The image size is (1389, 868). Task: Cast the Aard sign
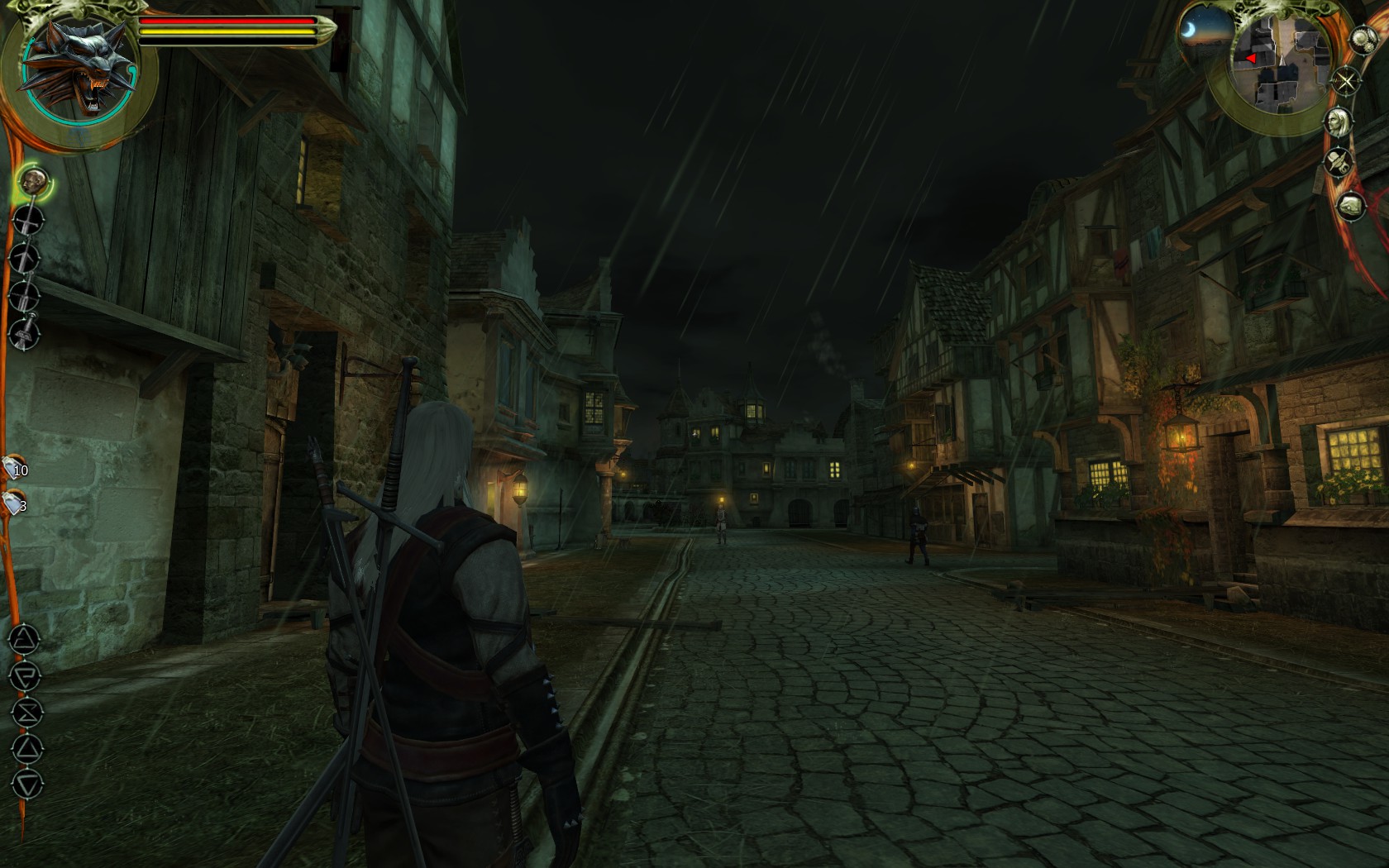[x=26, y=639]
